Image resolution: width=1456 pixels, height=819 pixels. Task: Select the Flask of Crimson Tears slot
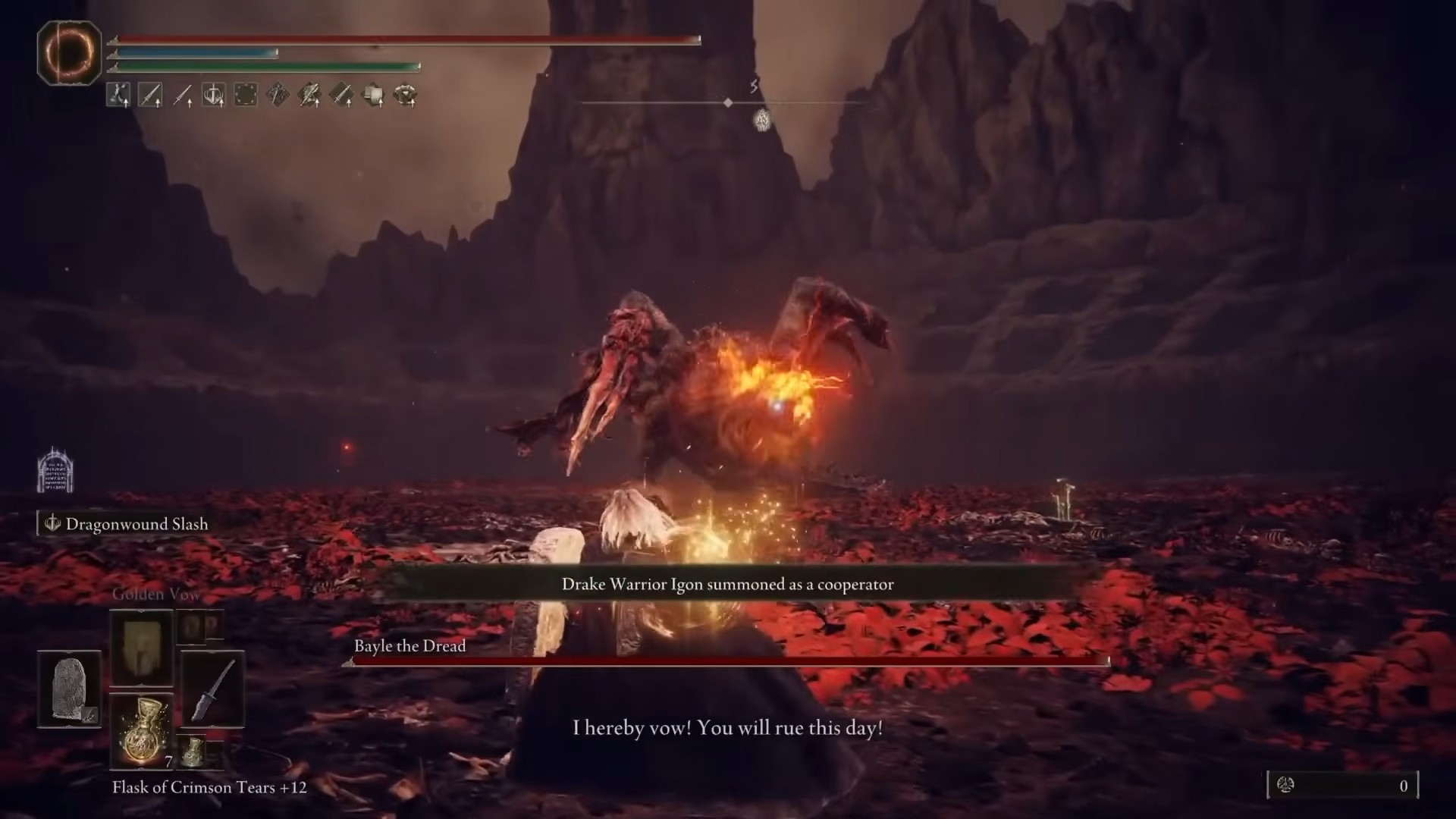pos(142,729)
